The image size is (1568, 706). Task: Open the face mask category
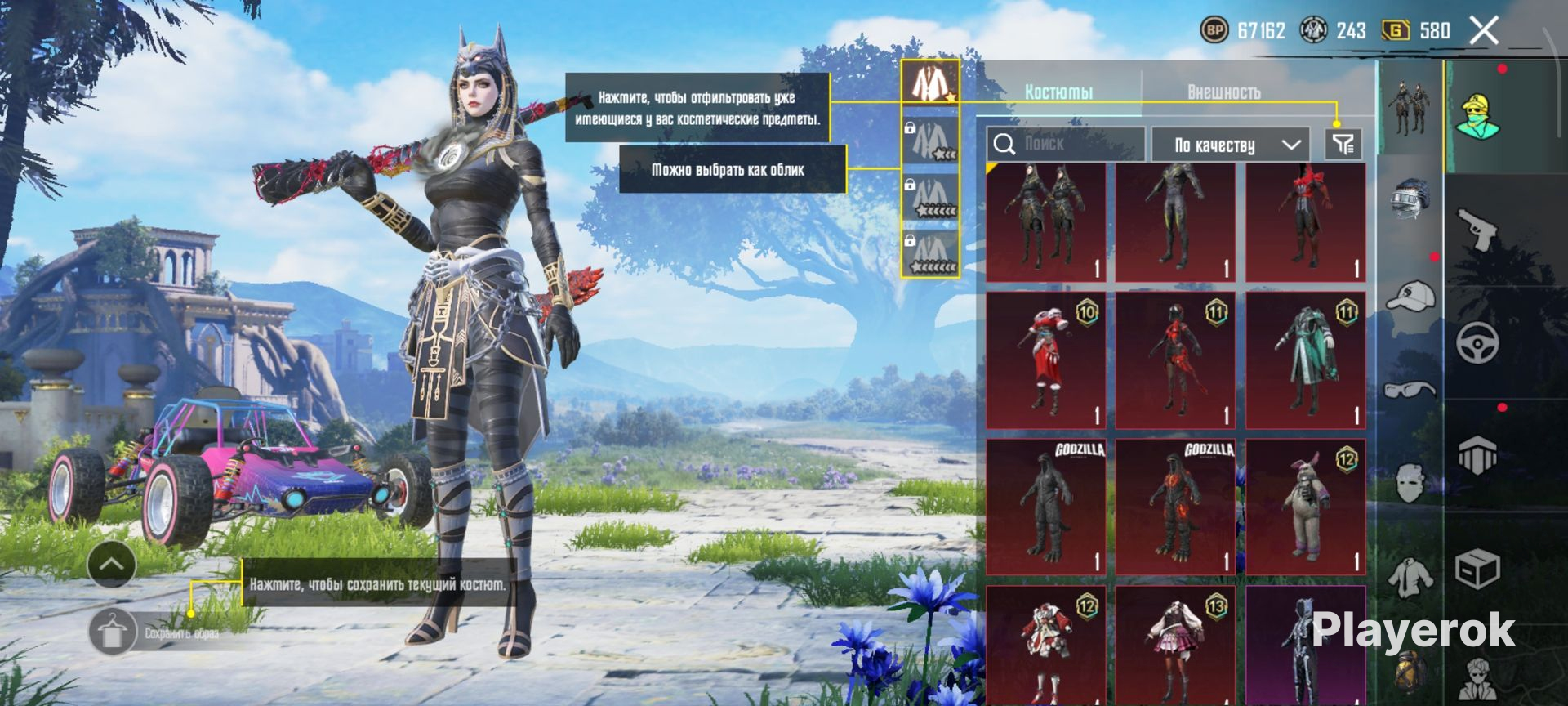(x=1411, y=482)
